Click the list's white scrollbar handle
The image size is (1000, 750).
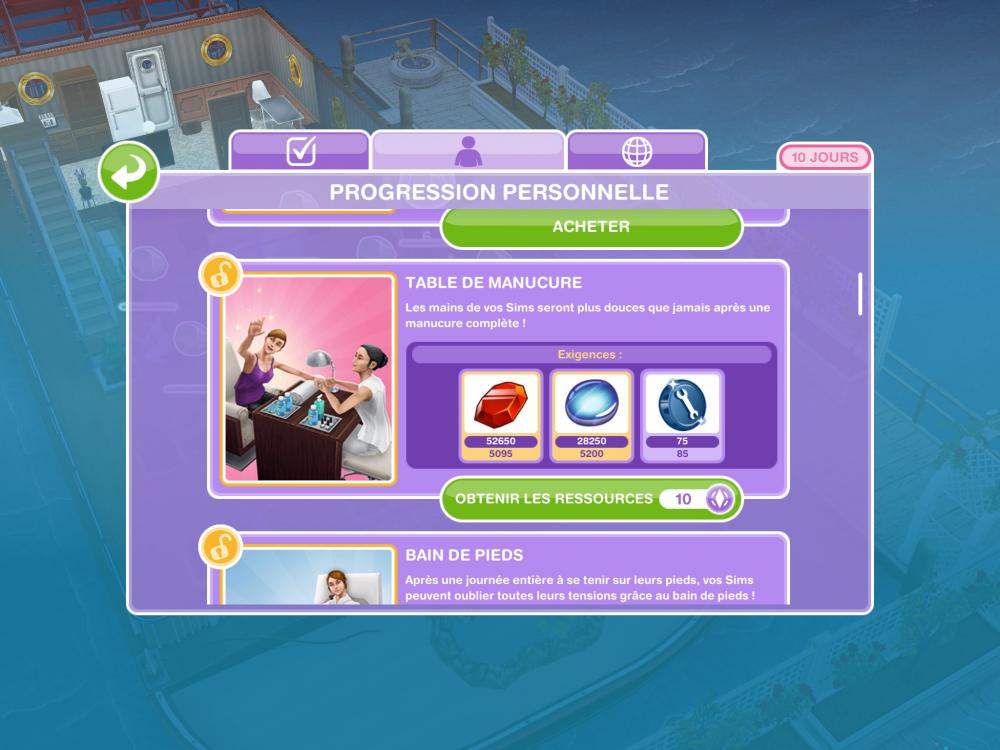tap(860, 293)
